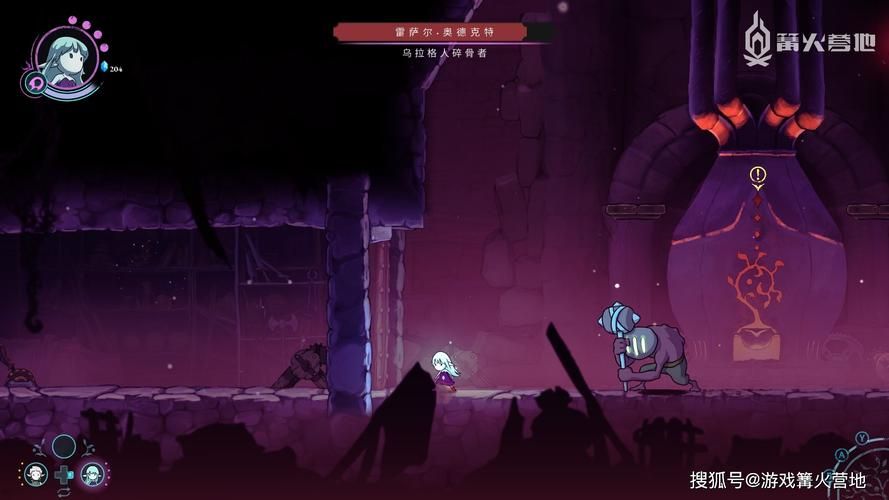
Task: Switch to the white-haired character slot
Action: [36, 473]
